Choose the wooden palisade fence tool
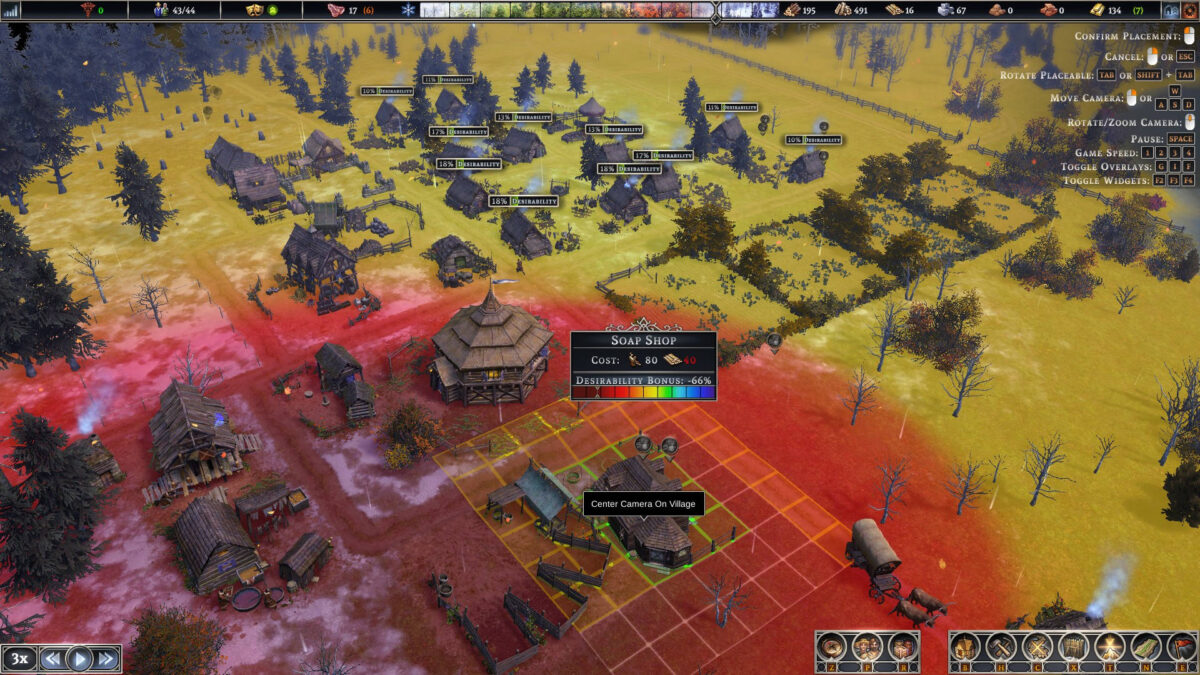This screenshot has width=1200, height=675. pos(1073,648)
